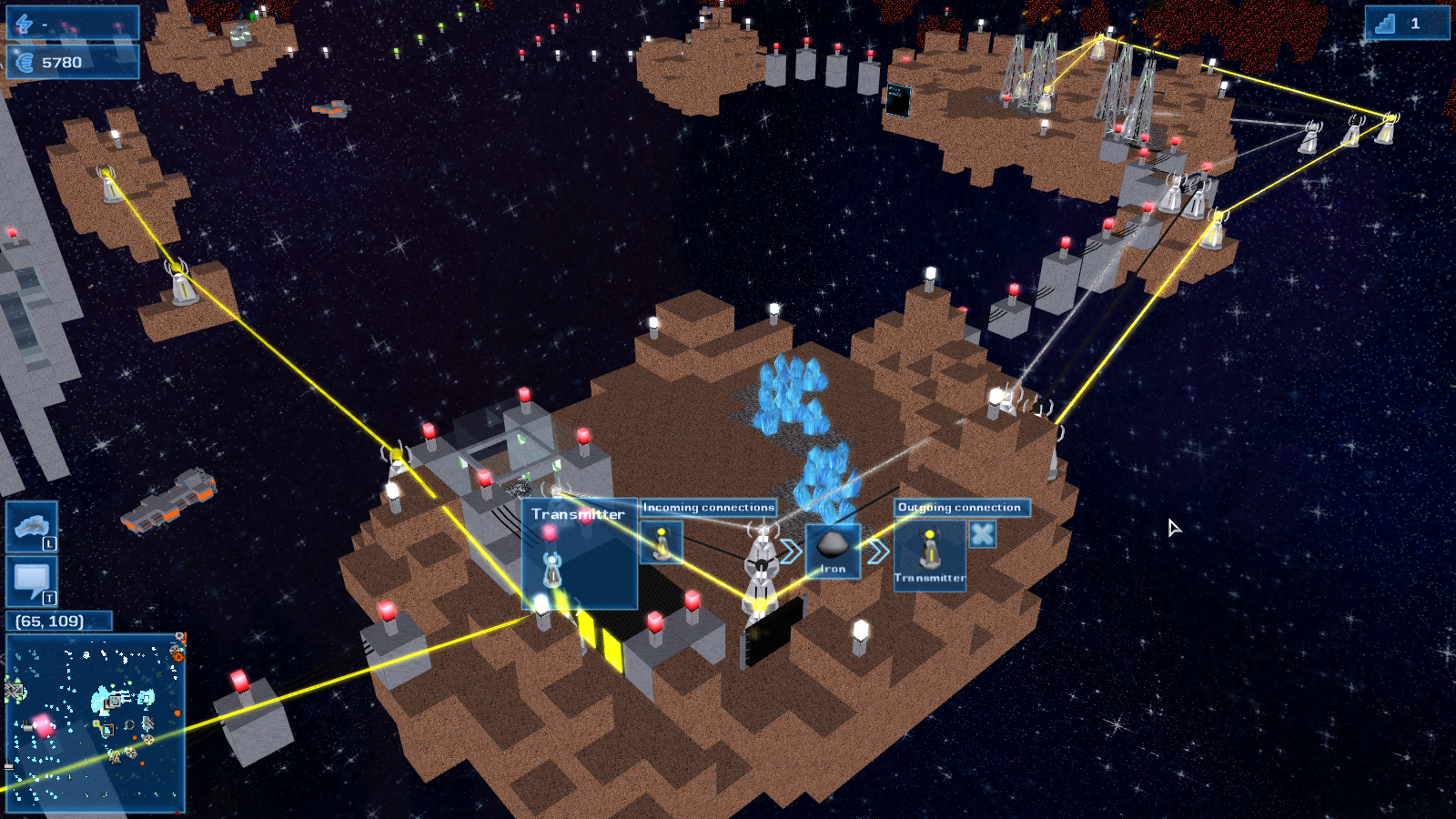Viewport: 1456px width, 819px height.
Task: Choose the Iron resource tile
Action: 833,551
